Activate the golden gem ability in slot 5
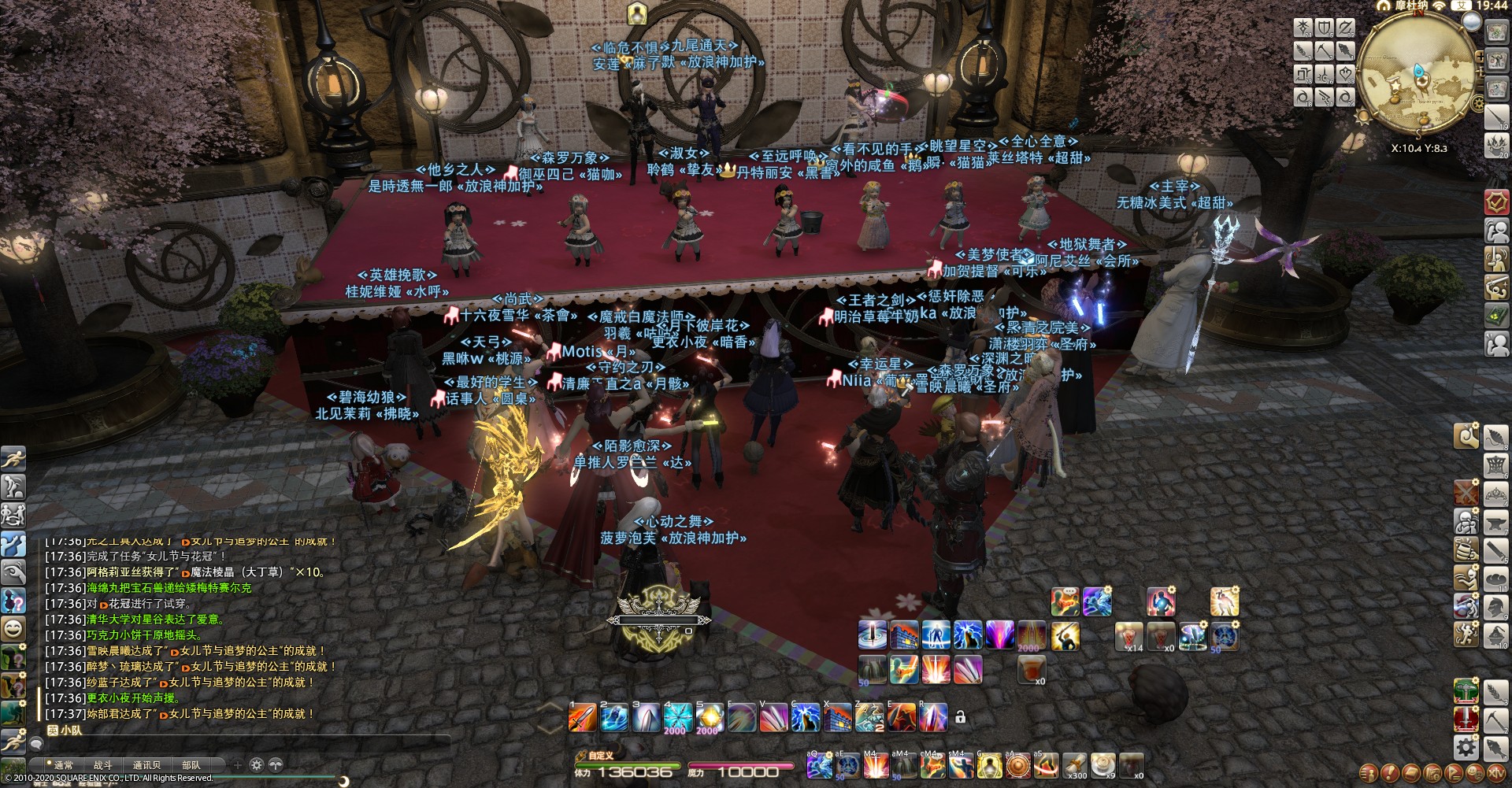This screenshot has width=1512, height=788. pos(709,717)
